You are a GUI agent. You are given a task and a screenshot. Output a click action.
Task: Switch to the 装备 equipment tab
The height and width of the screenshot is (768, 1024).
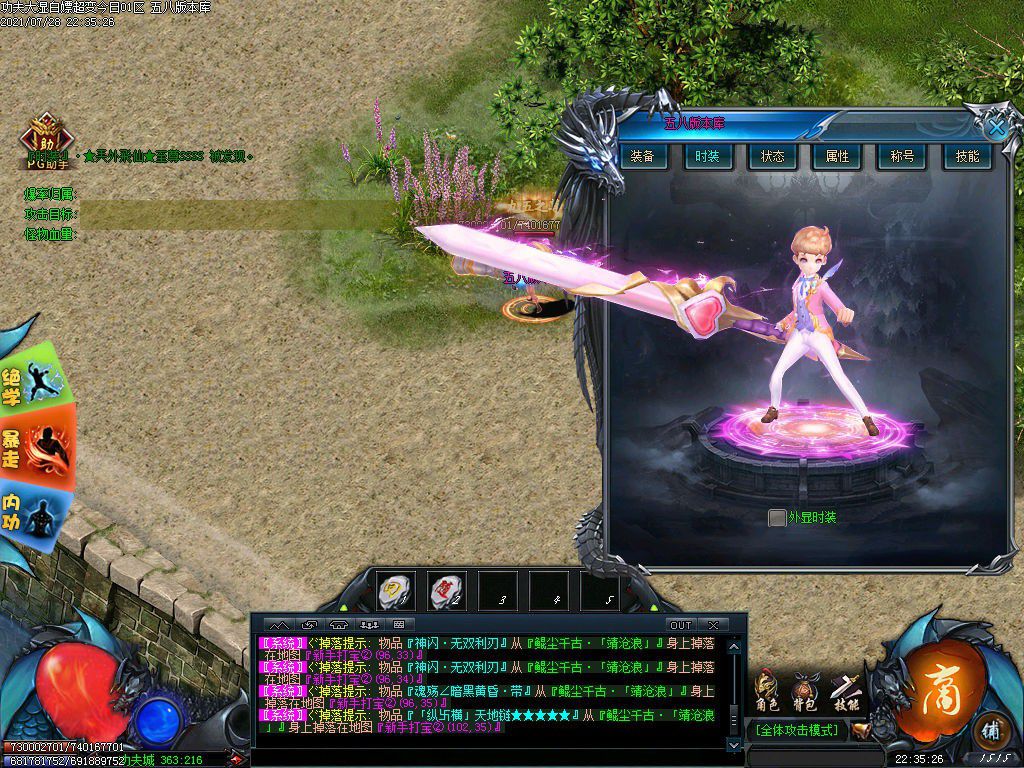(x=643, y=157)
